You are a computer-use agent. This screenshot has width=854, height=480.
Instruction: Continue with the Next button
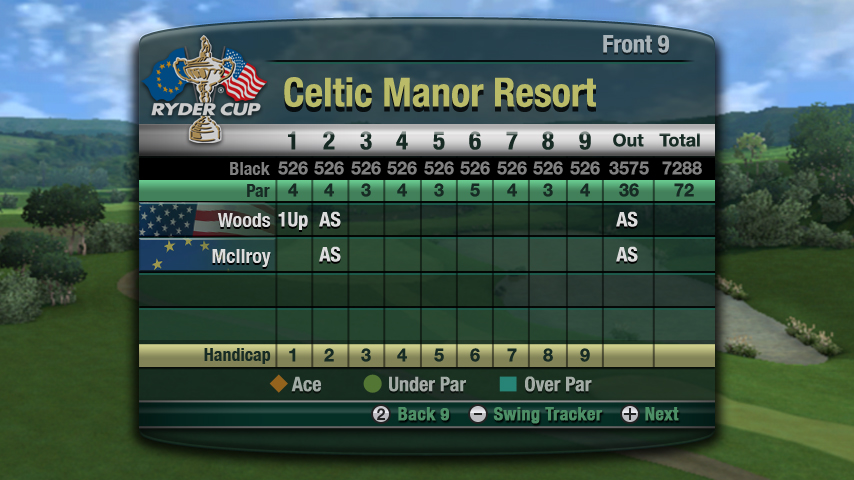tap(650, 414)
